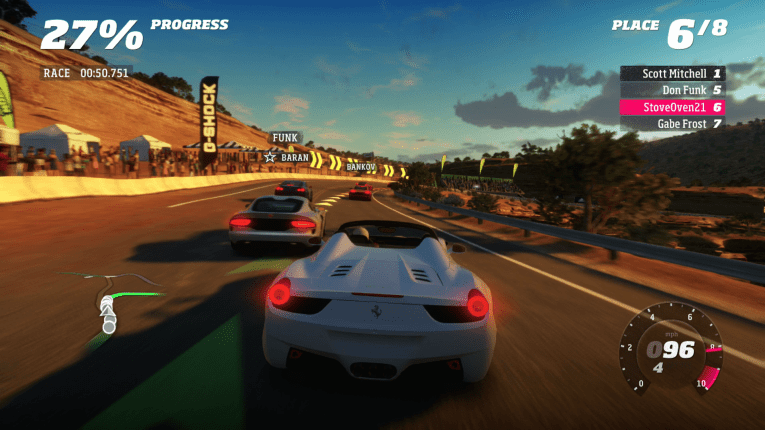Screen dimensions: 765x430
Task: Select Gabe Frost in the position list
Action: (x=671, y=124)
